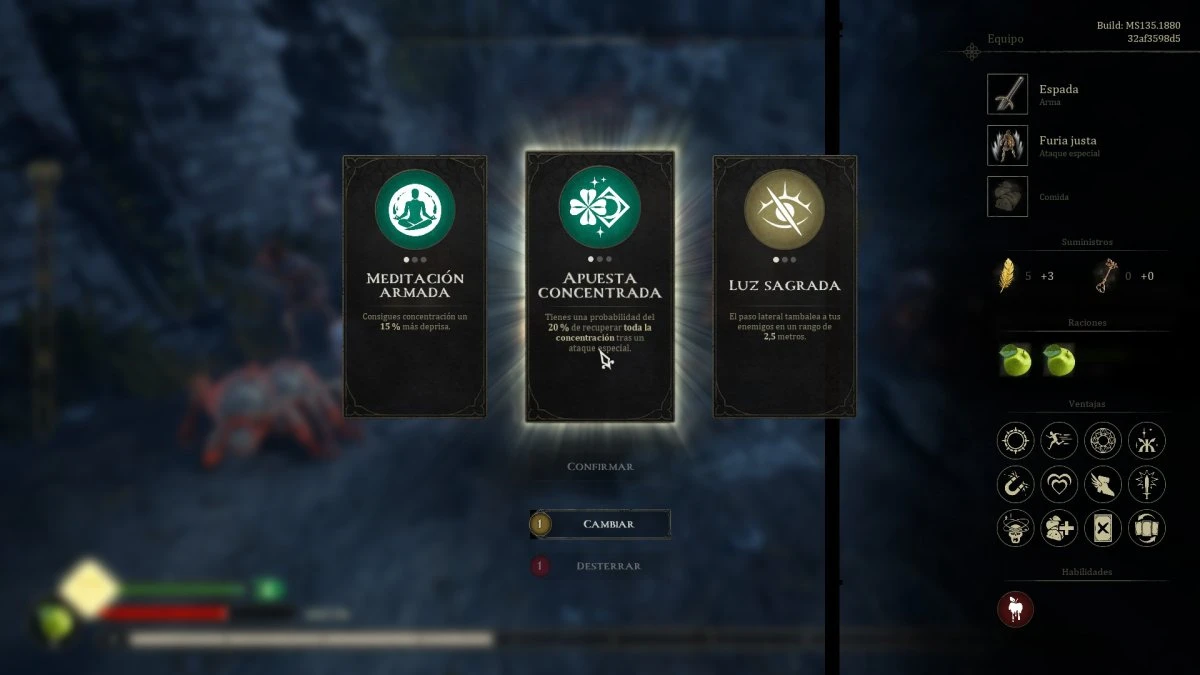Inspect the running figure perk icon
Image resolution: width=1200 pixels, height=675 pixels.
pyautogui.click(x=1059, y=440)
